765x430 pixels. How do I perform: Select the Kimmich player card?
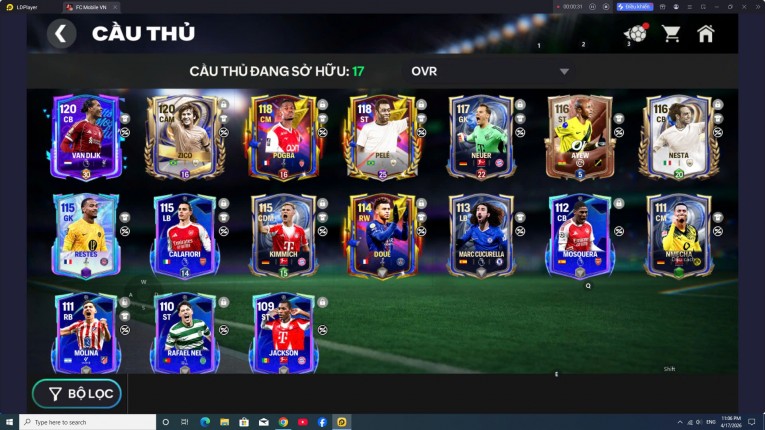click(283, 236)
